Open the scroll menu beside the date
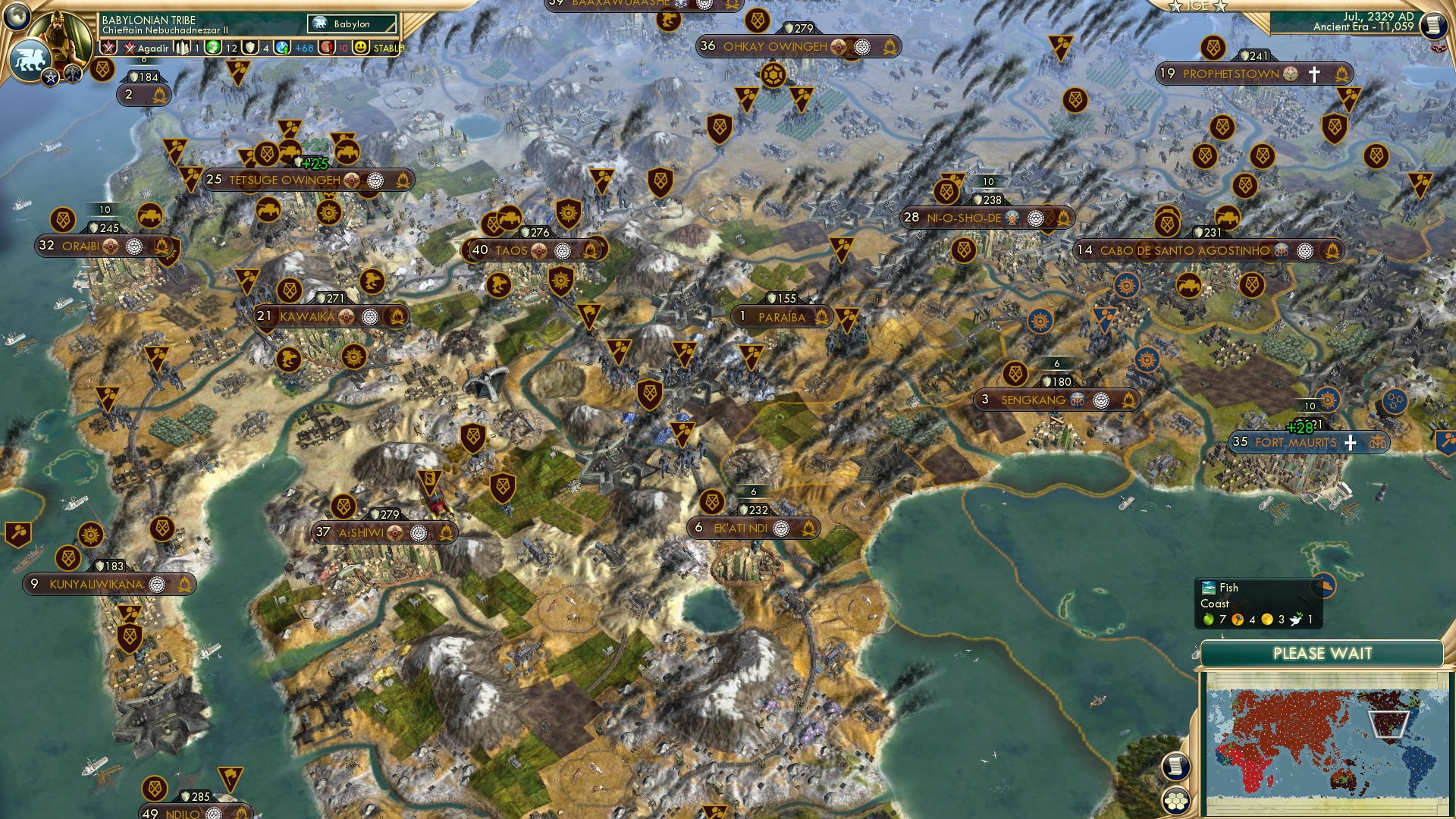The image size is (1456, 819). point(1433,26)
